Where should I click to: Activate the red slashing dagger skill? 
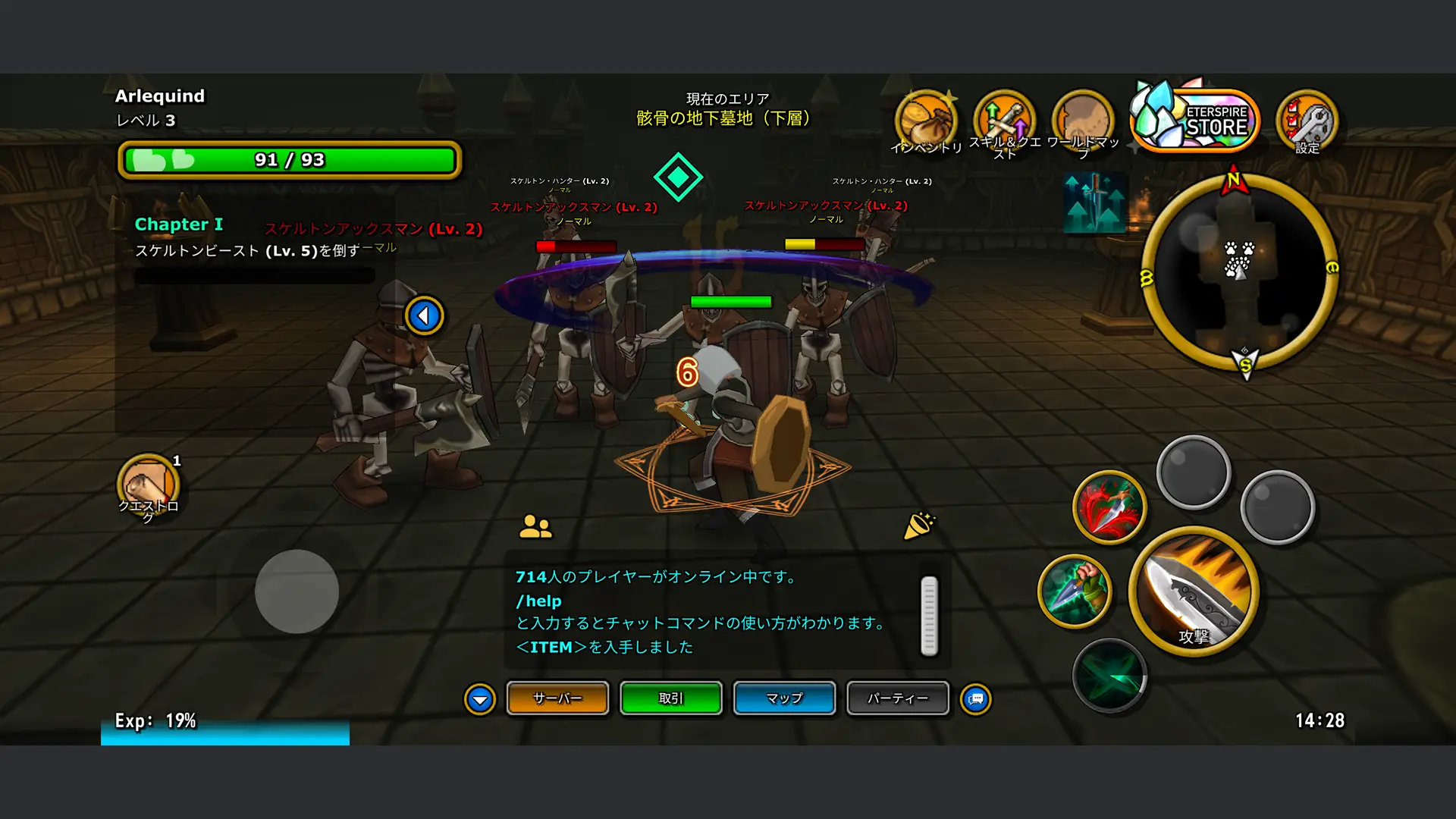coord(1109,507)
